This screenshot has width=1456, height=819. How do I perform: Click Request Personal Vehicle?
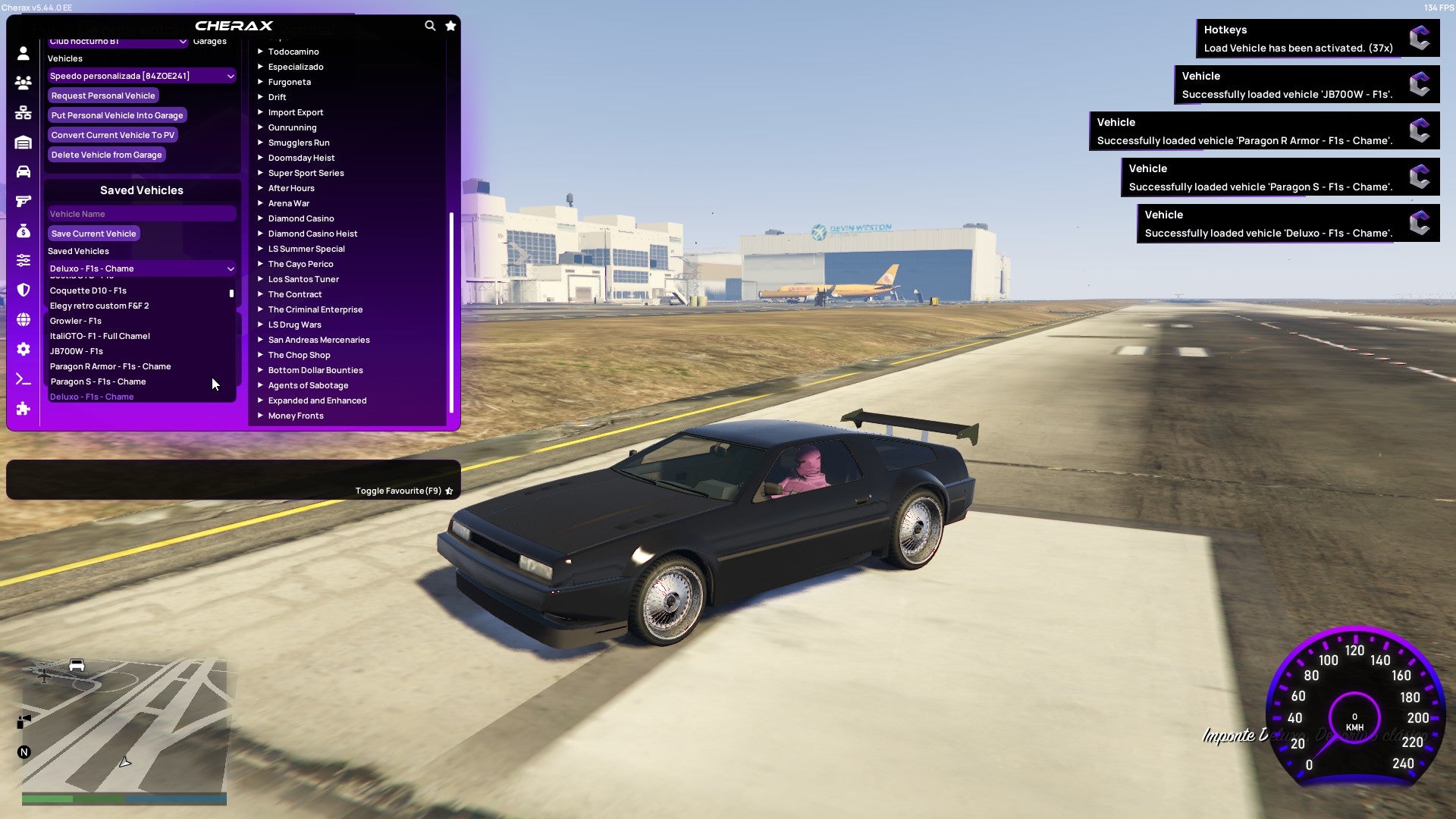click(103, 96)
